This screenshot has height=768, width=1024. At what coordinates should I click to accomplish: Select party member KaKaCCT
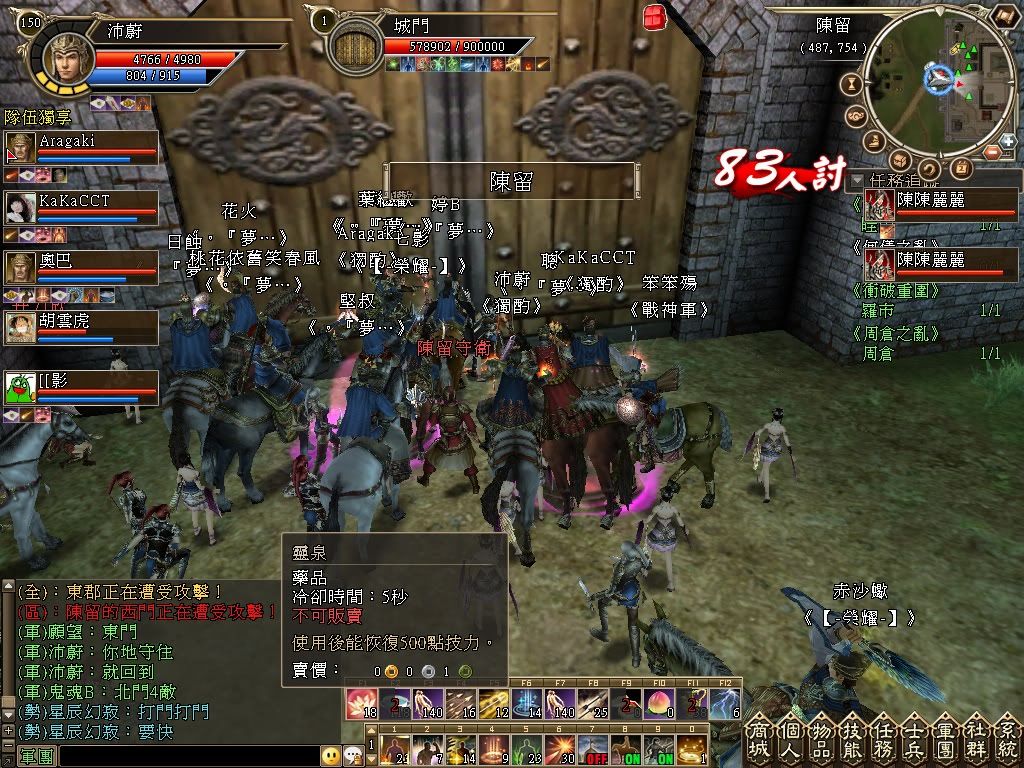(x=82, y=207)
